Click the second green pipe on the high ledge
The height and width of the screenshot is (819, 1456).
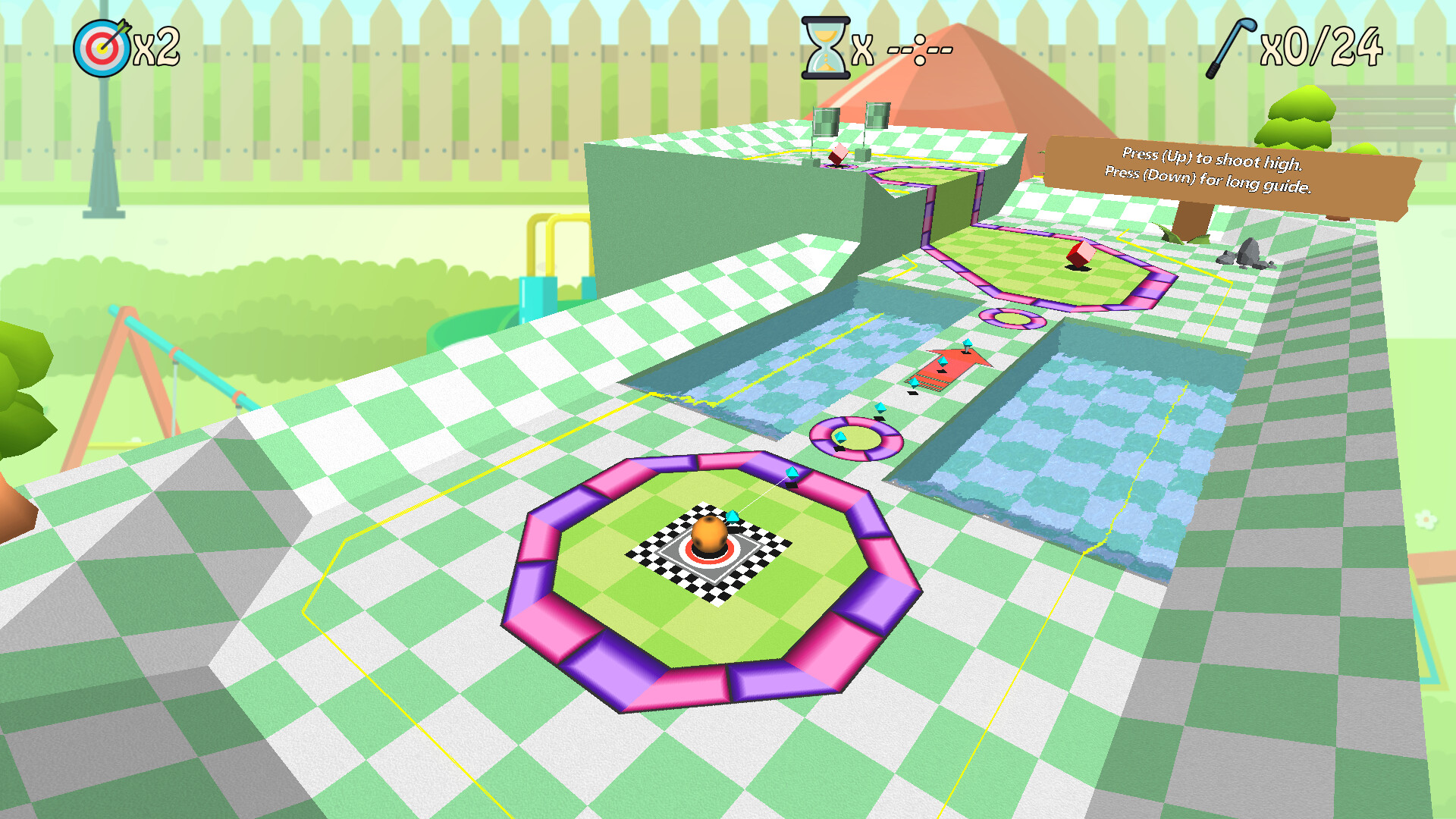coord(877,114)
